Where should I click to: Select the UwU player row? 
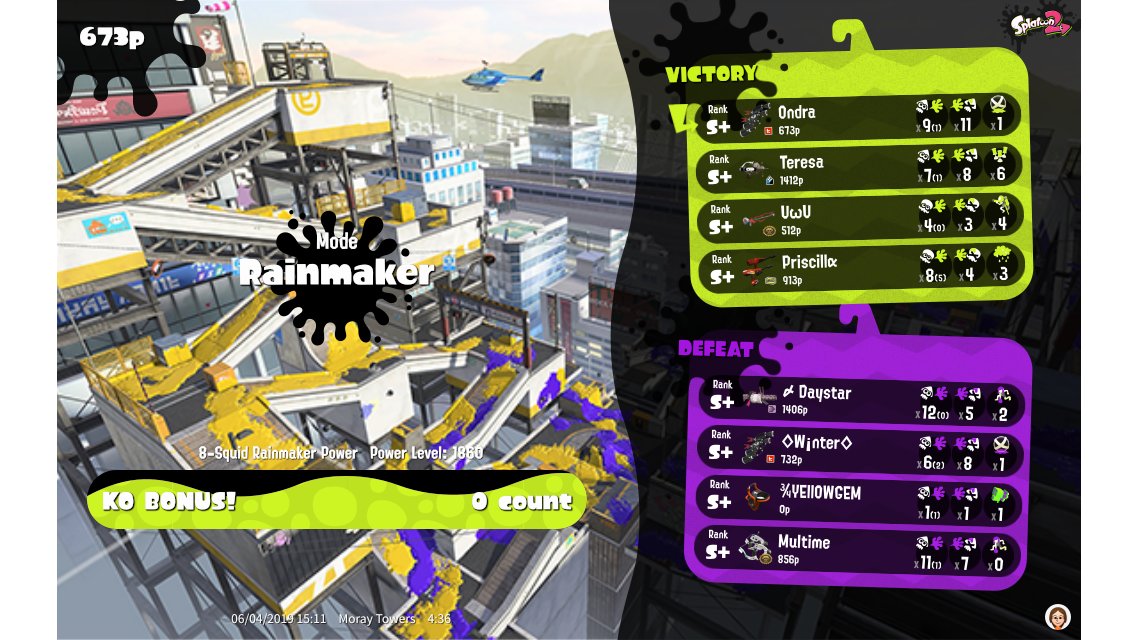[x=860, y=217]
